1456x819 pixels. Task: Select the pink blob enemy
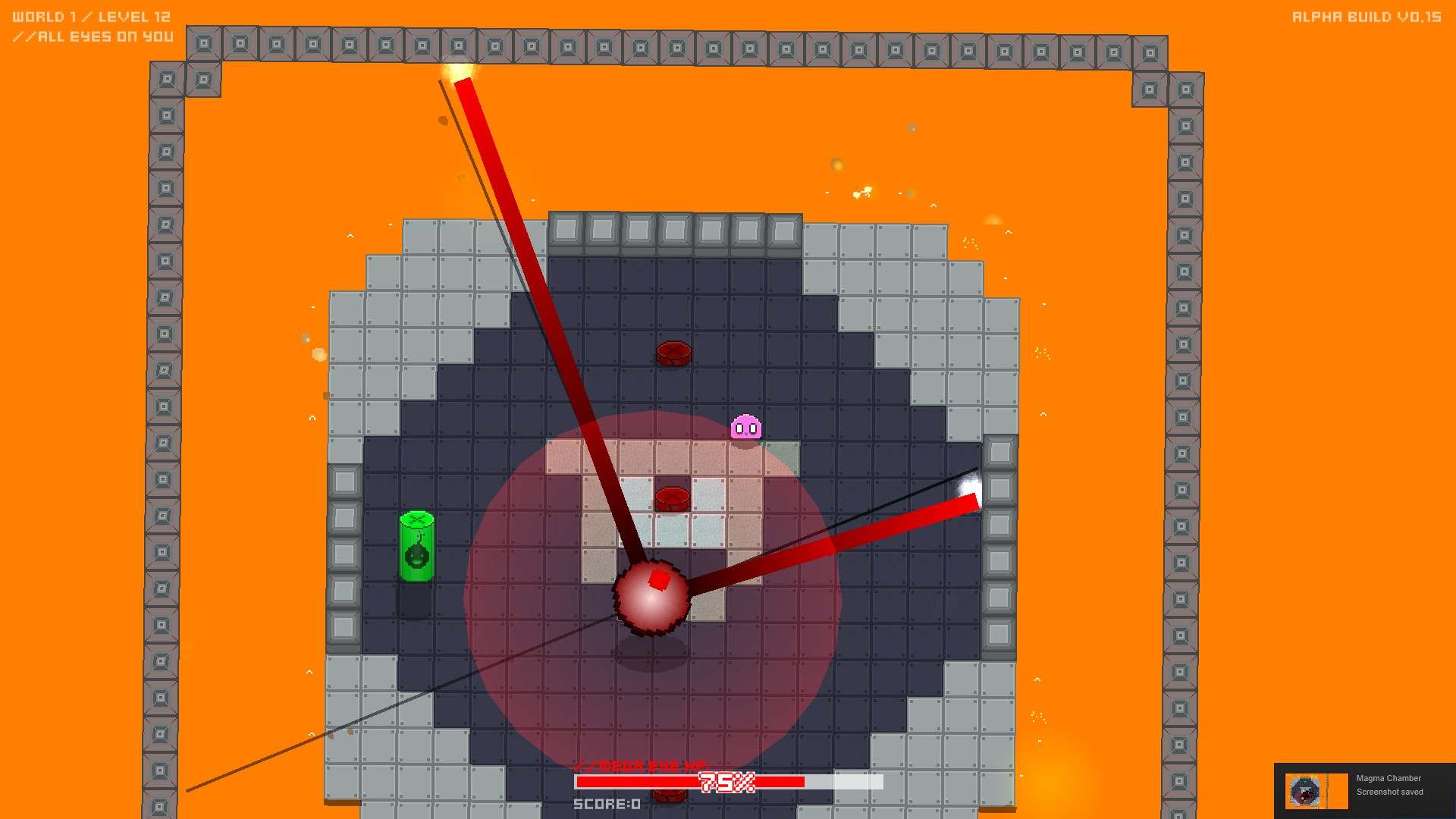pos(746,428)
